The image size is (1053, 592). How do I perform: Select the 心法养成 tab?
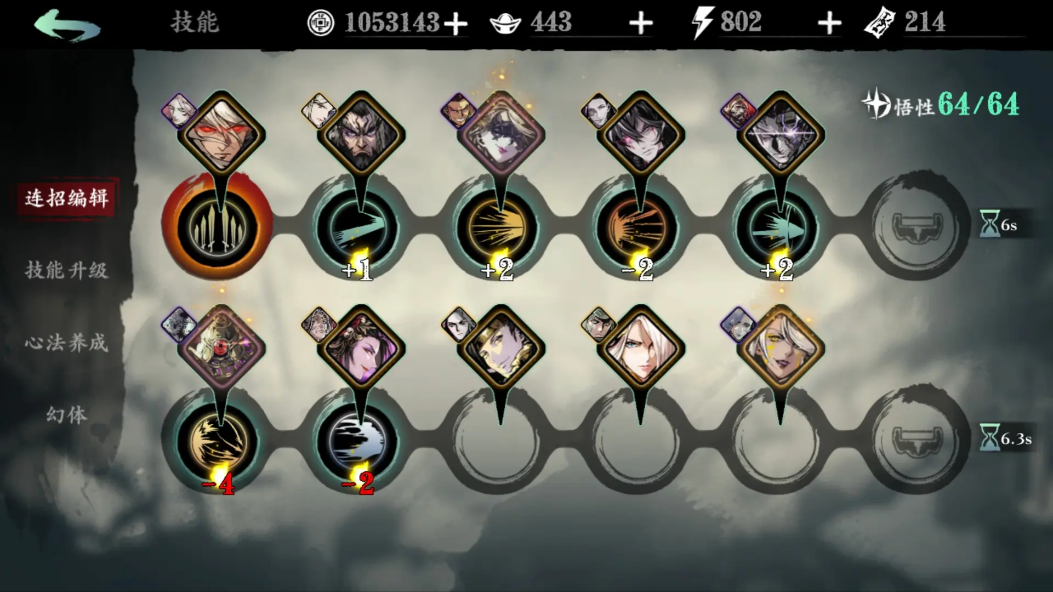pos(66,342)
